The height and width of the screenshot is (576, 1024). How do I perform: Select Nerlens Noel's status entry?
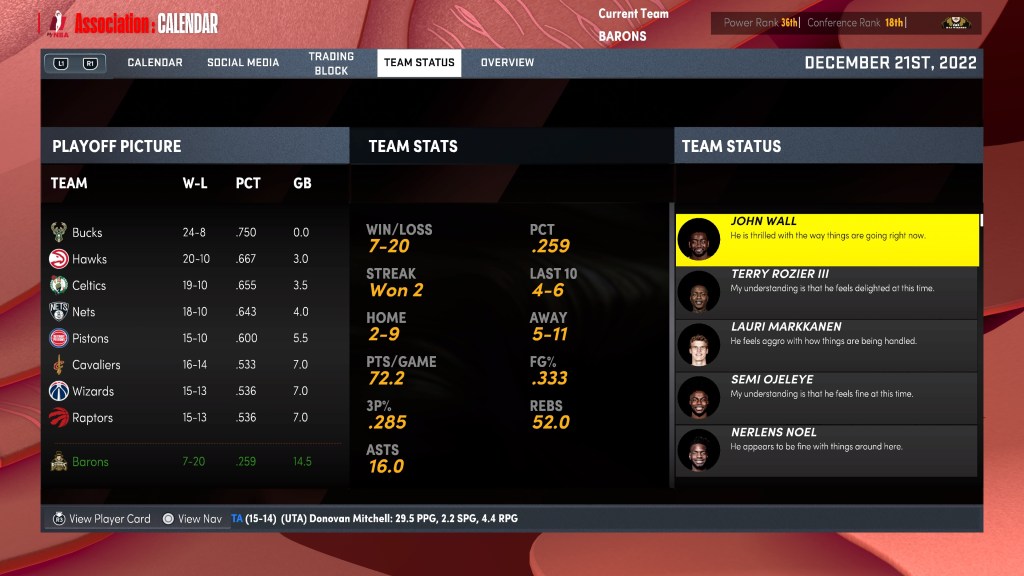click(x=827, y=452)
